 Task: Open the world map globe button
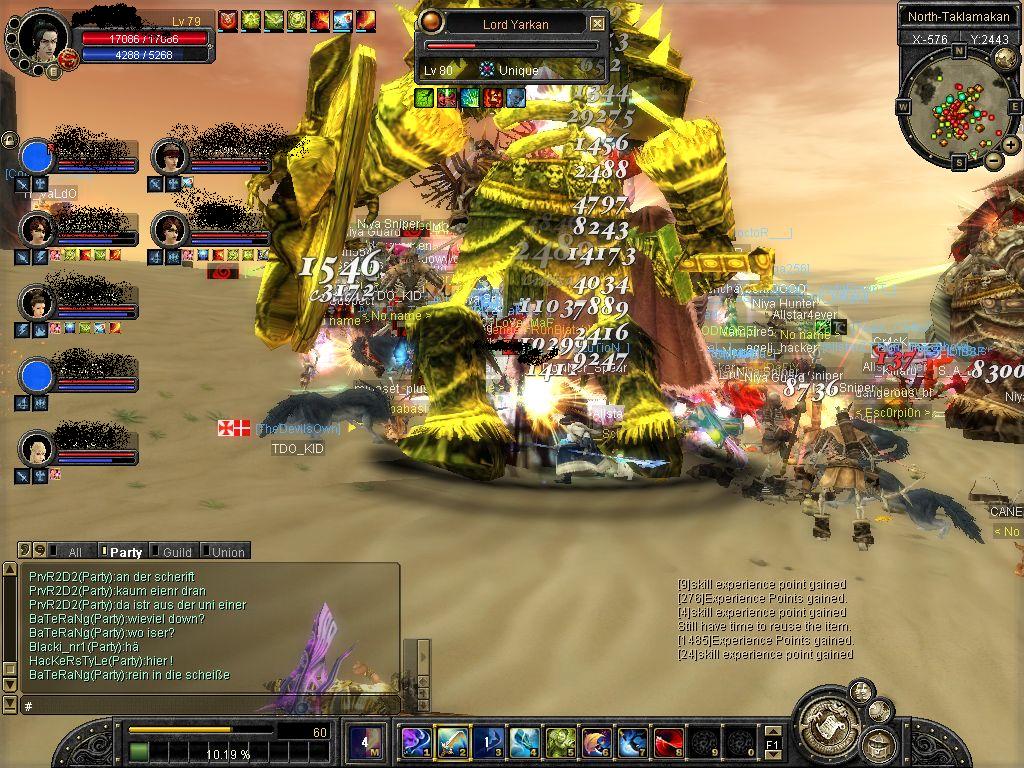coord(1005,58)
